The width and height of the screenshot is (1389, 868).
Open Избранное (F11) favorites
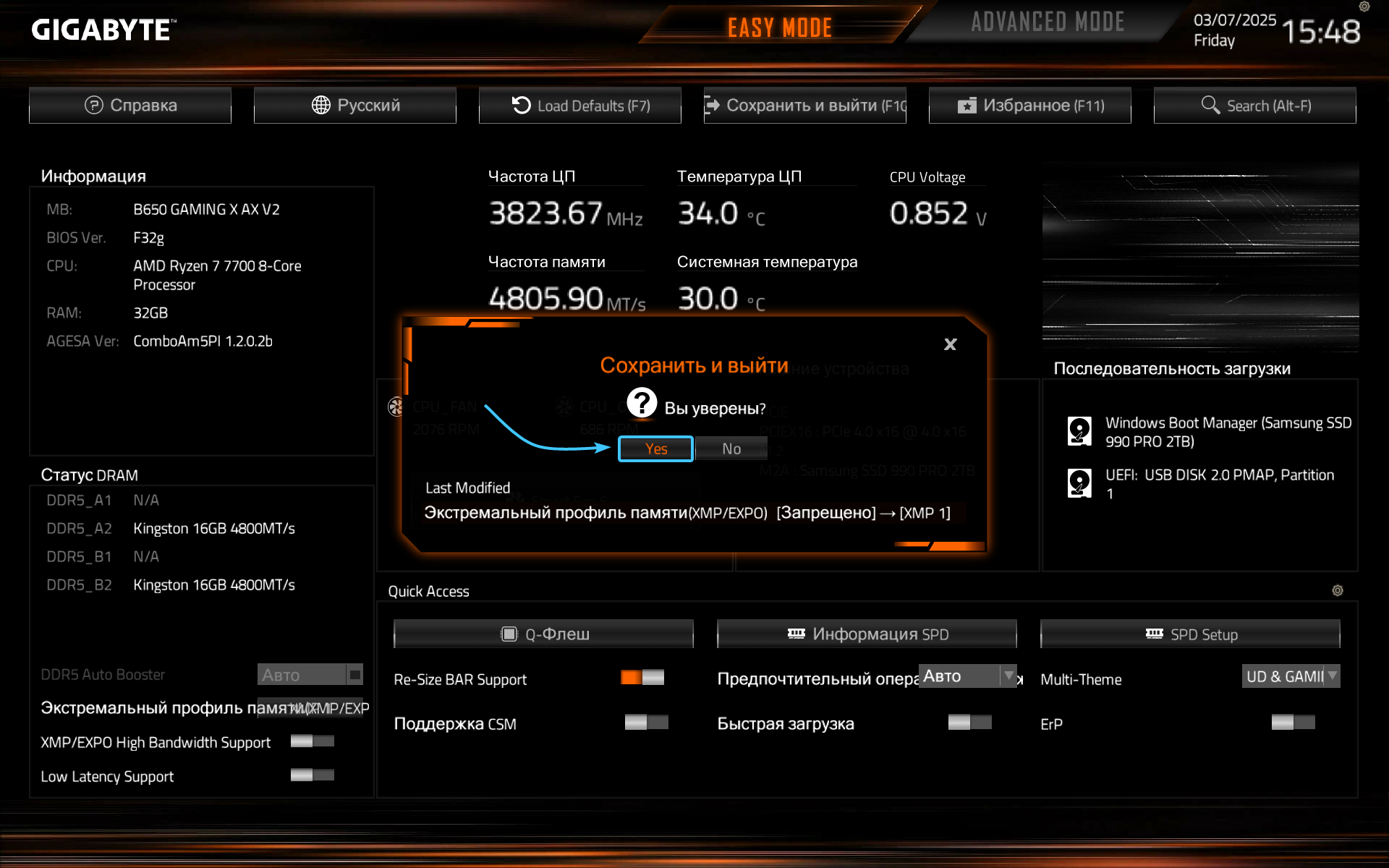[1030, 106]
